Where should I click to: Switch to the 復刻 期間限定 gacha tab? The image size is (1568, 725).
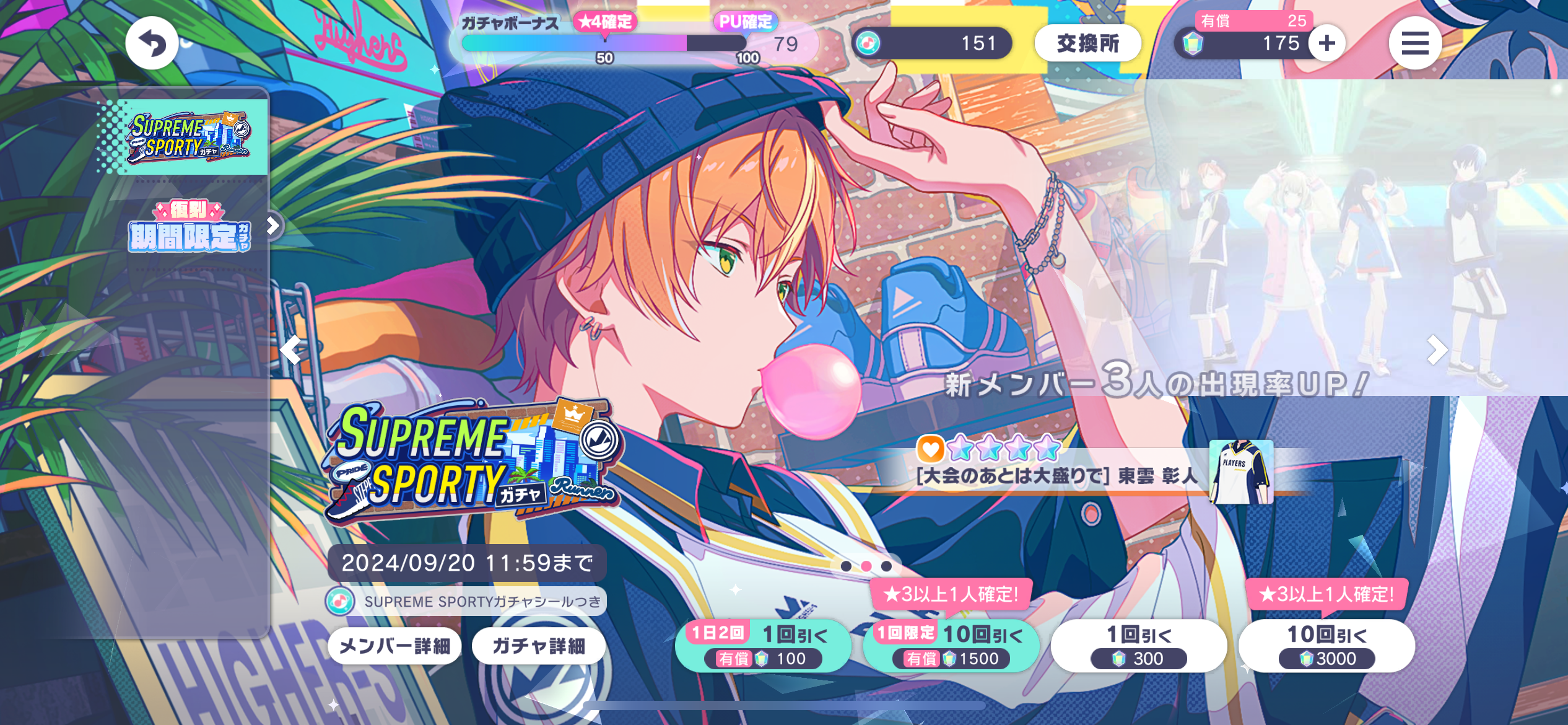189,227
